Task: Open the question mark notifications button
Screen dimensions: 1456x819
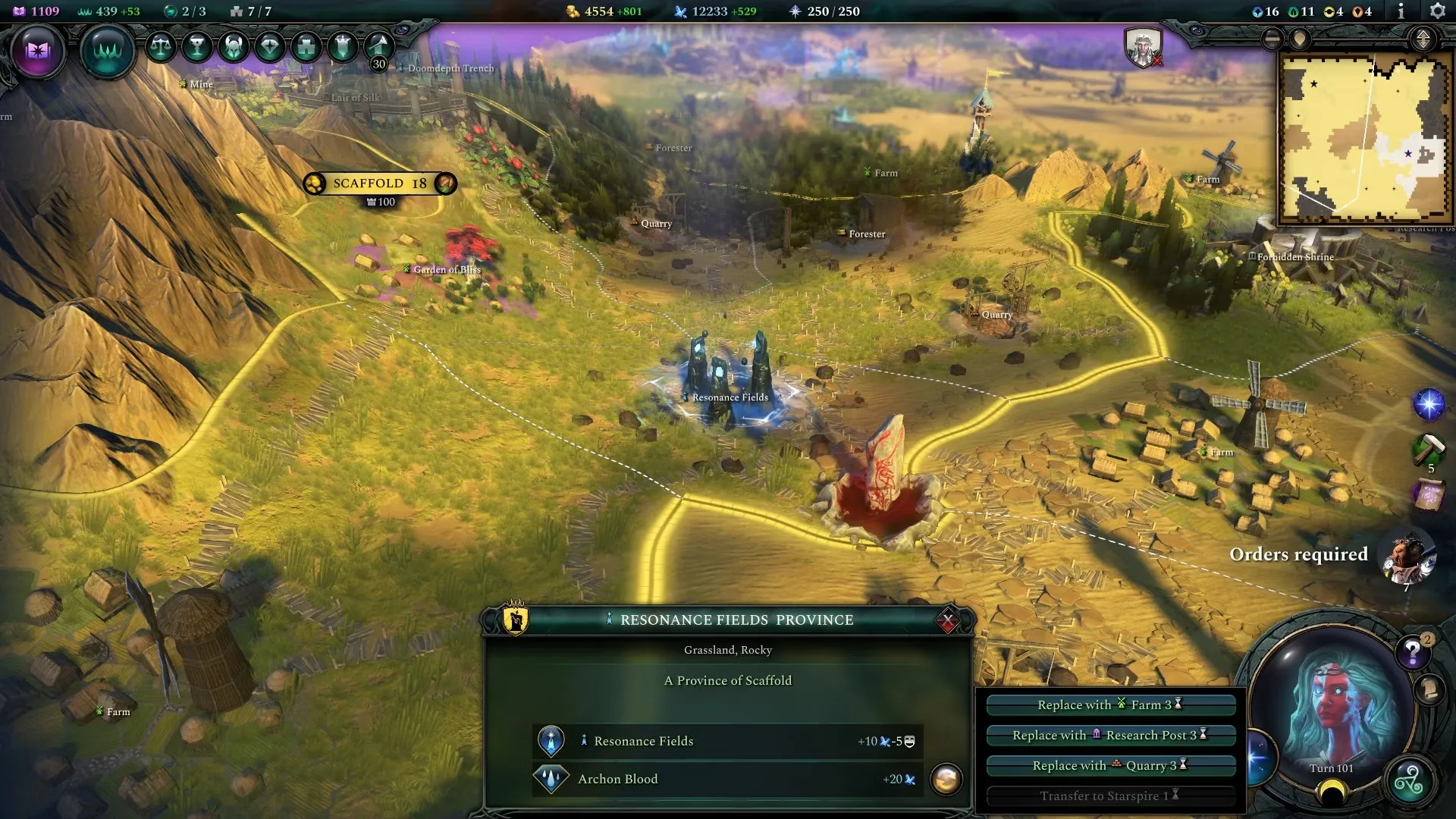Action: click(x=1413, y=651)
